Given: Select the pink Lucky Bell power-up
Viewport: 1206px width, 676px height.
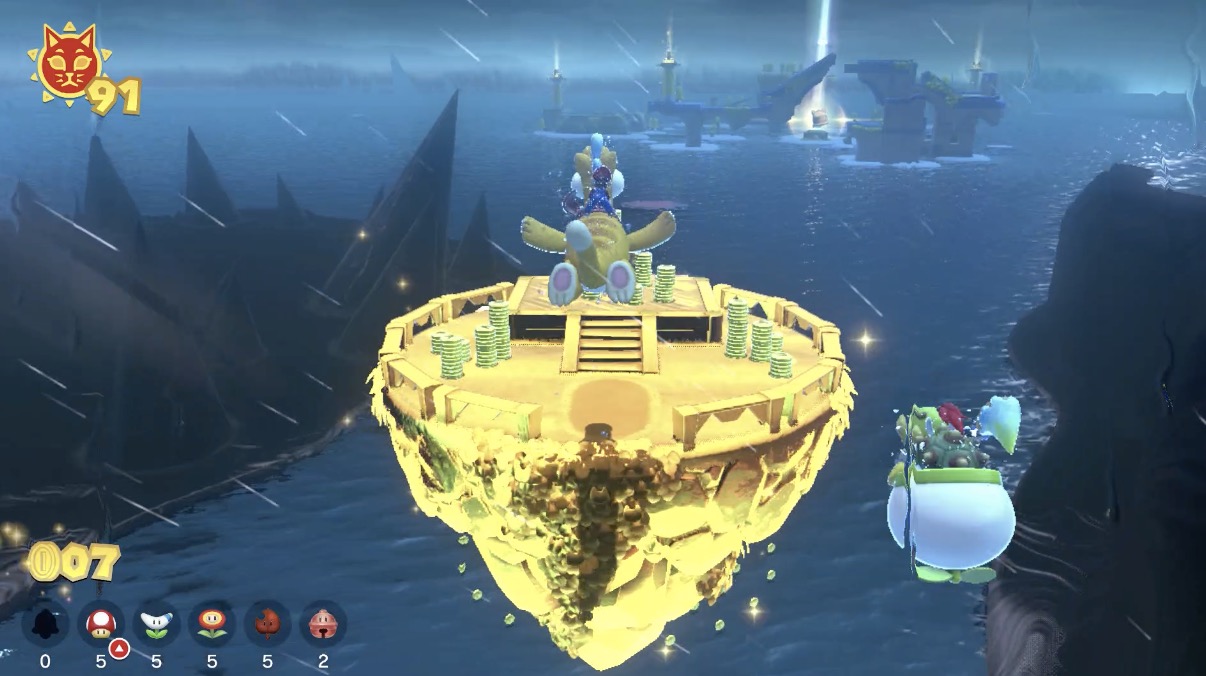Looking at the screenshot, I should click(323, 624).
